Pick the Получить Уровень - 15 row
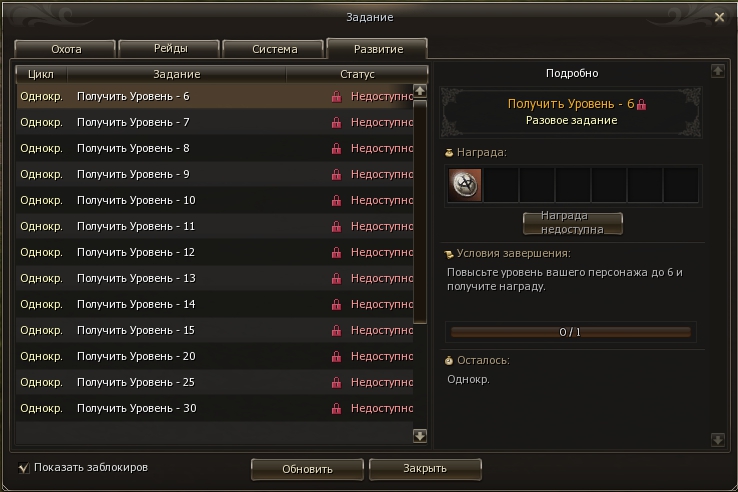The image size is (738, 492). coord(135,331)
